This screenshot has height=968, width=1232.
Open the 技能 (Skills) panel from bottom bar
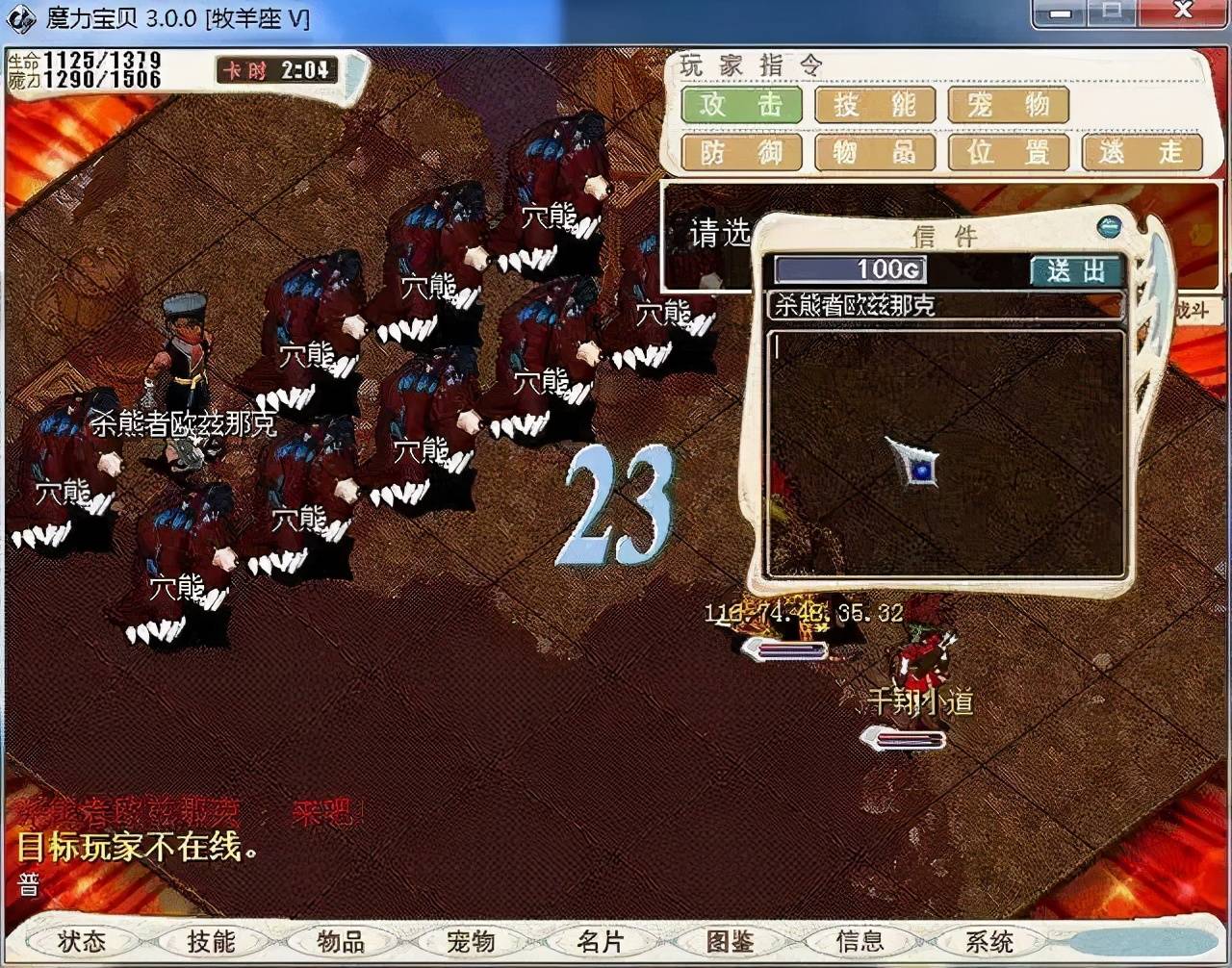211,942
